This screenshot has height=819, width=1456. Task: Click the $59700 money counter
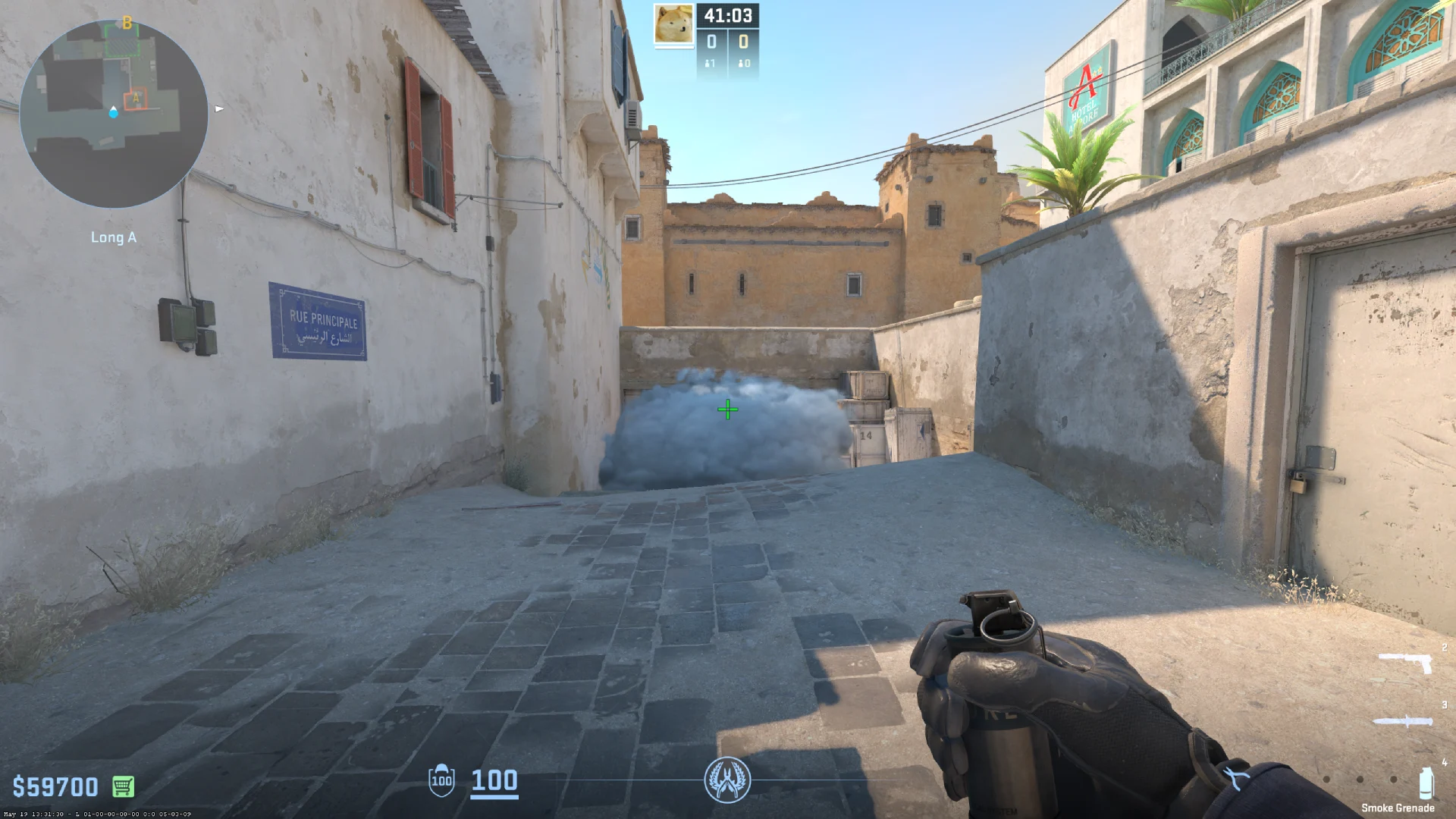click(55, 787)
